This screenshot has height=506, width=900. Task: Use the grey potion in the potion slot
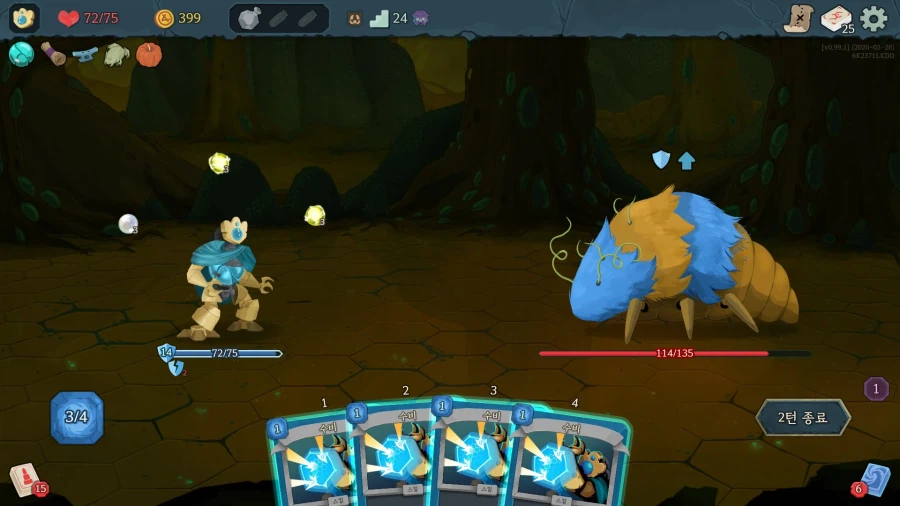[x=249, y=18]
